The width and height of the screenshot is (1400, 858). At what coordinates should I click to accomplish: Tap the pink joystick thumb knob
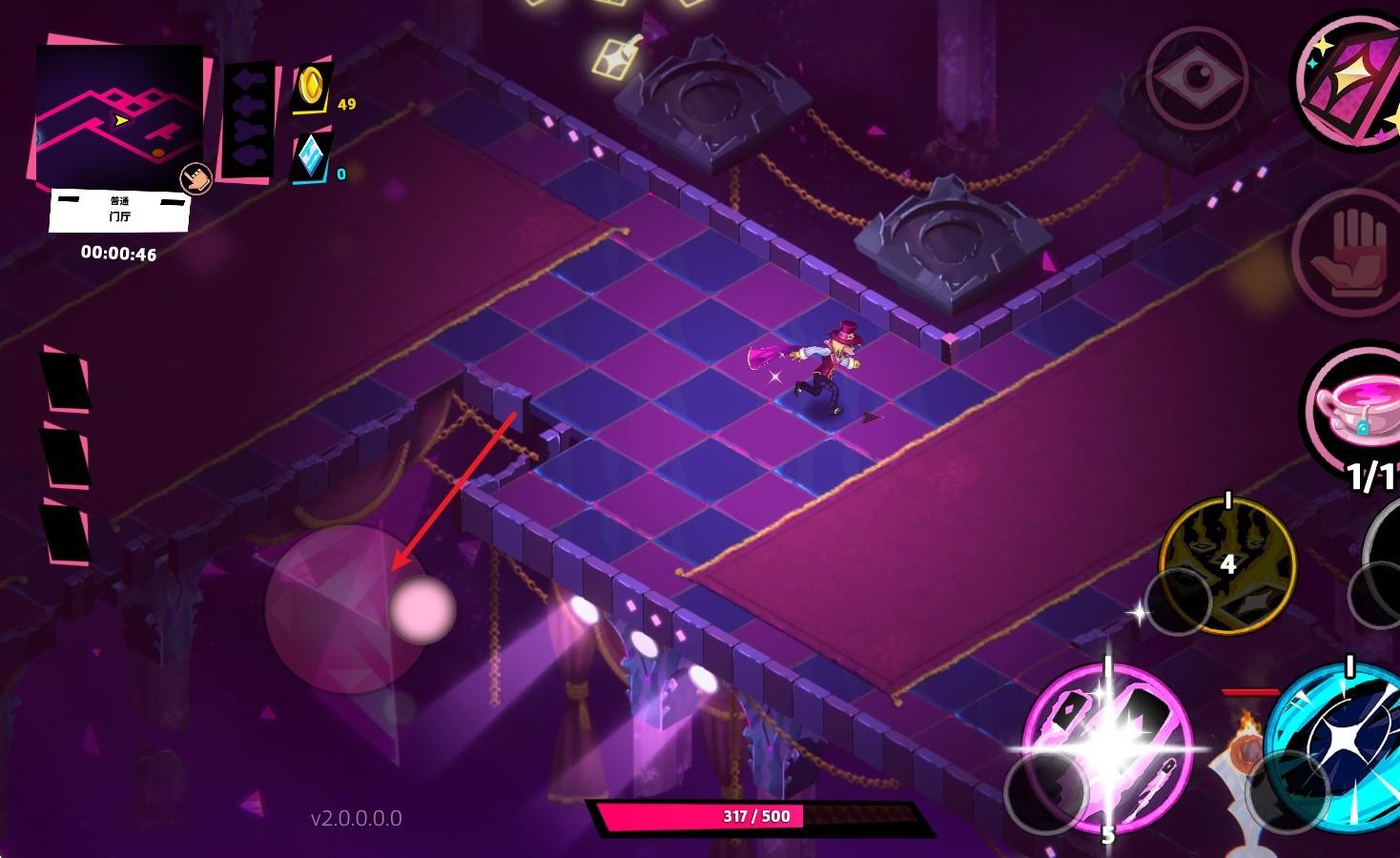(422, 608)
